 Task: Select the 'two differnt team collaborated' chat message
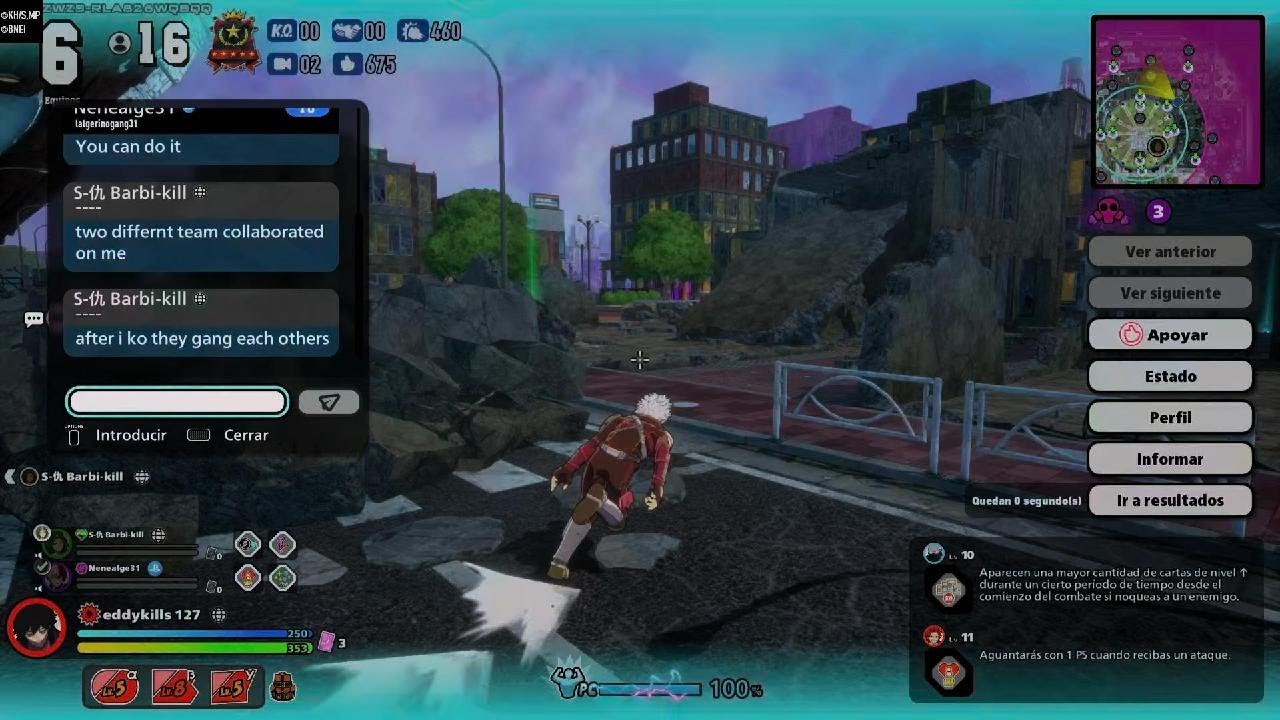pos(200,242)
